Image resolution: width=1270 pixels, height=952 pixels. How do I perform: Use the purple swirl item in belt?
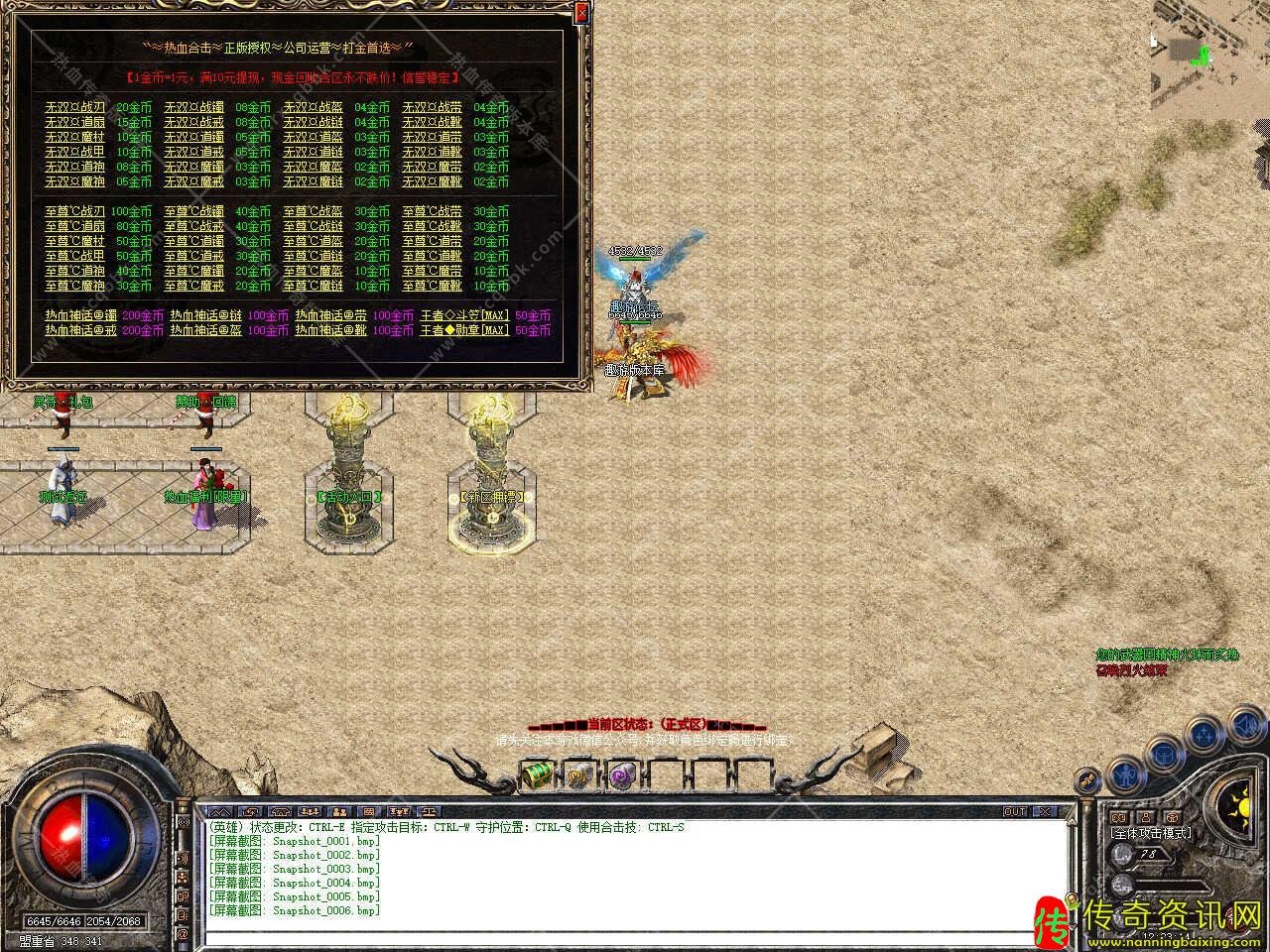tap(622, 773)
